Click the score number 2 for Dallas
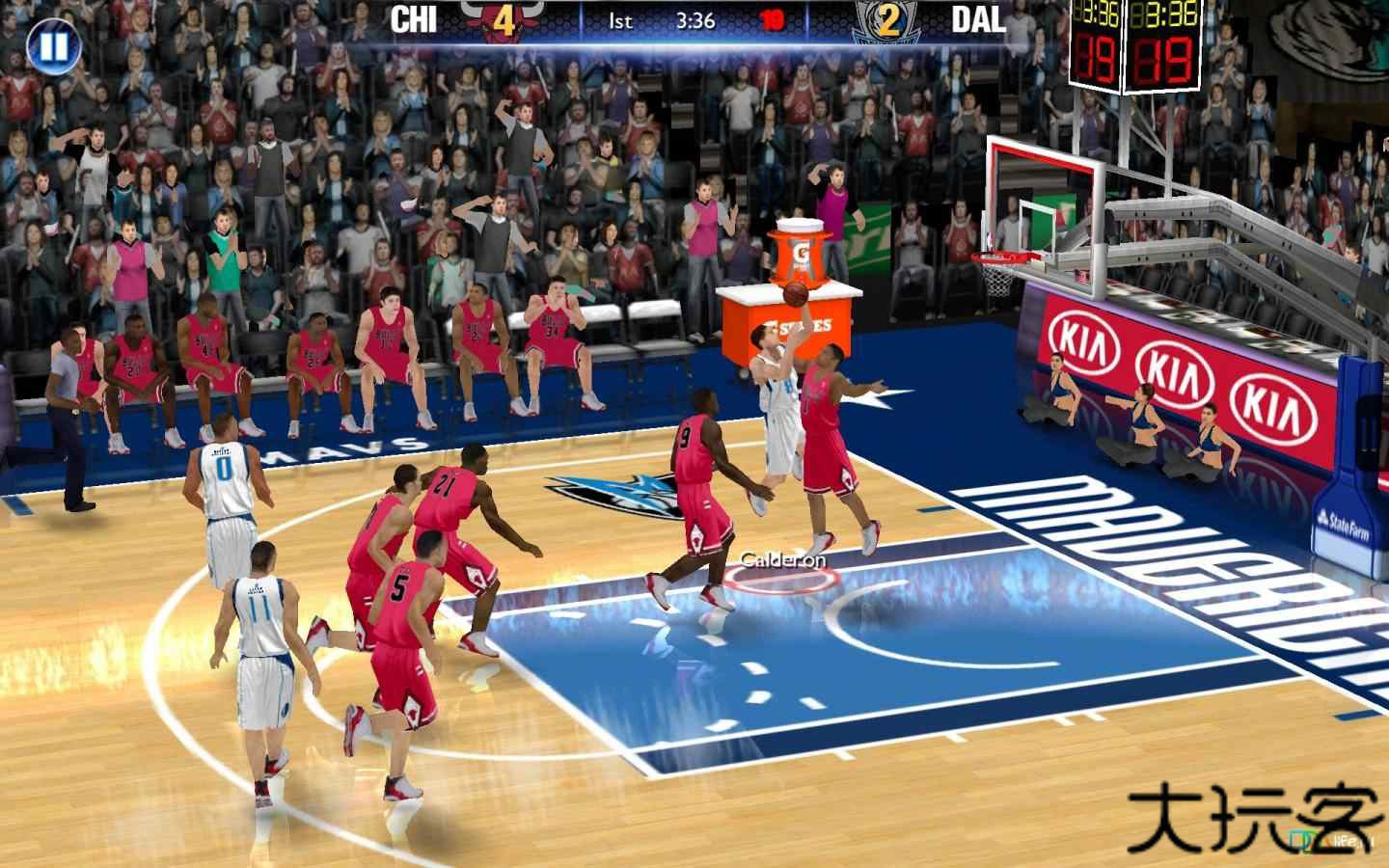Image resolution: width=1389 pixels, height=868 pixels. pyautogui.click(x=891, y=18)
